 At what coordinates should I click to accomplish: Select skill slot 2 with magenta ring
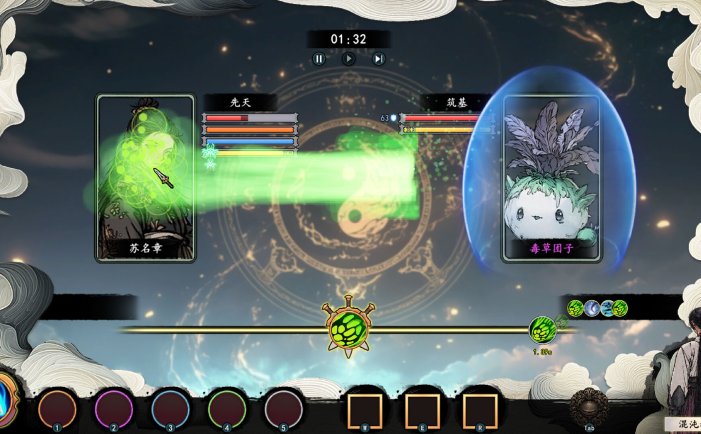point(113,409)
